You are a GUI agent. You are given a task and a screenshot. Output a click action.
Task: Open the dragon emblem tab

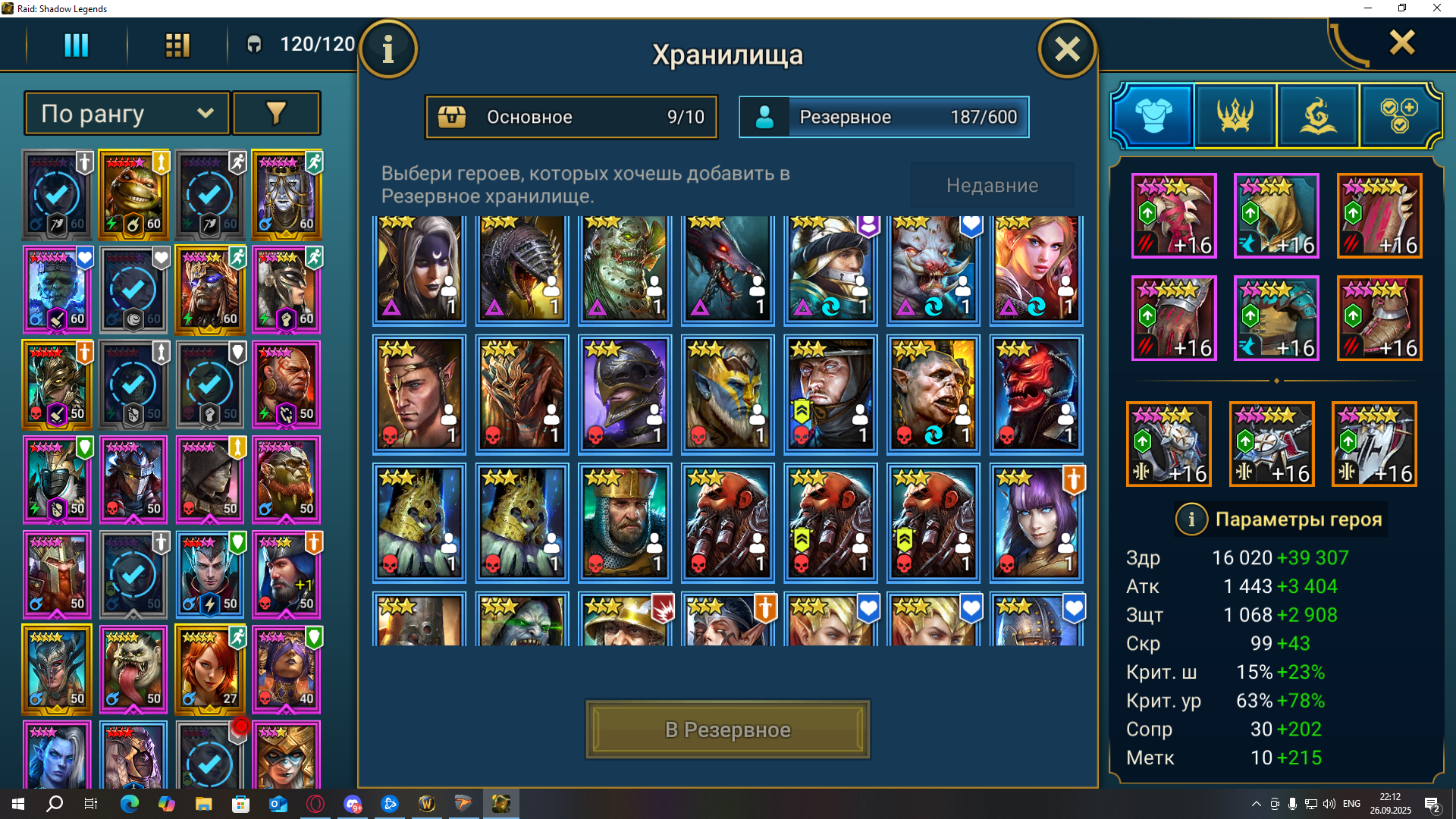tap(1318, 115)
